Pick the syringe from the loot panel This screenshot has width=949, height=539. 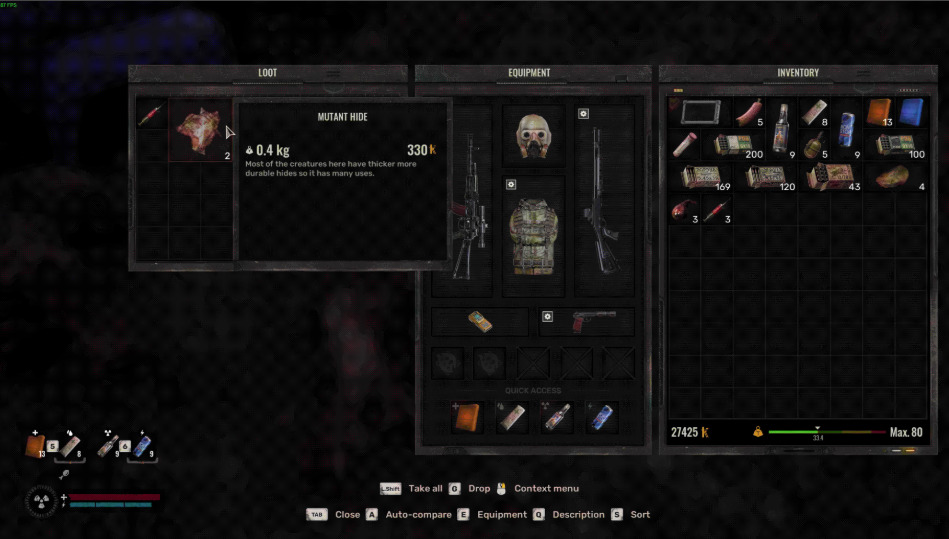pyautogui.click(x=151, y=114)
